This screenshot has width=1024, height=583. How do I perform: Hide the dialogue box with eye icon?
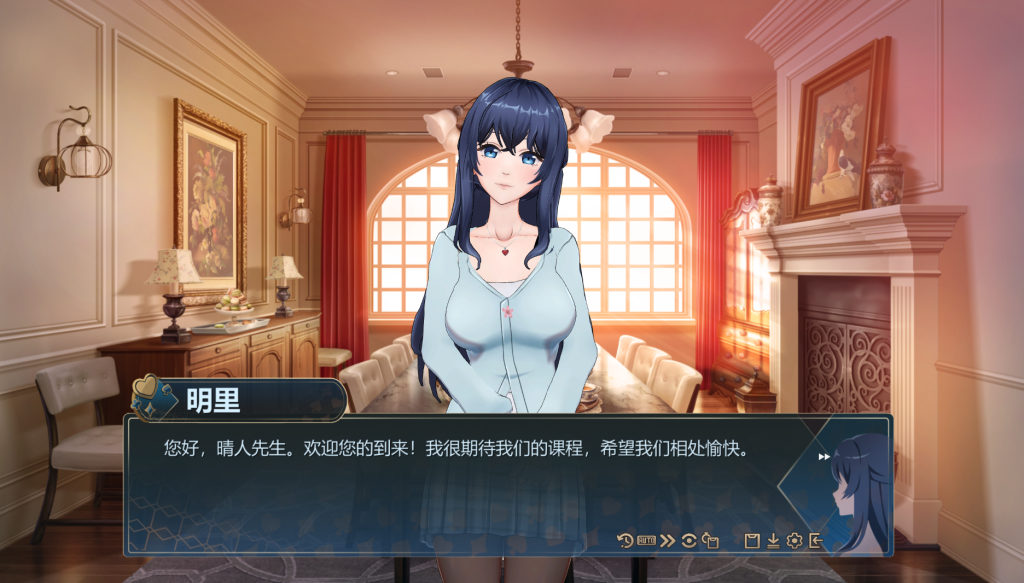pos(689,541)
